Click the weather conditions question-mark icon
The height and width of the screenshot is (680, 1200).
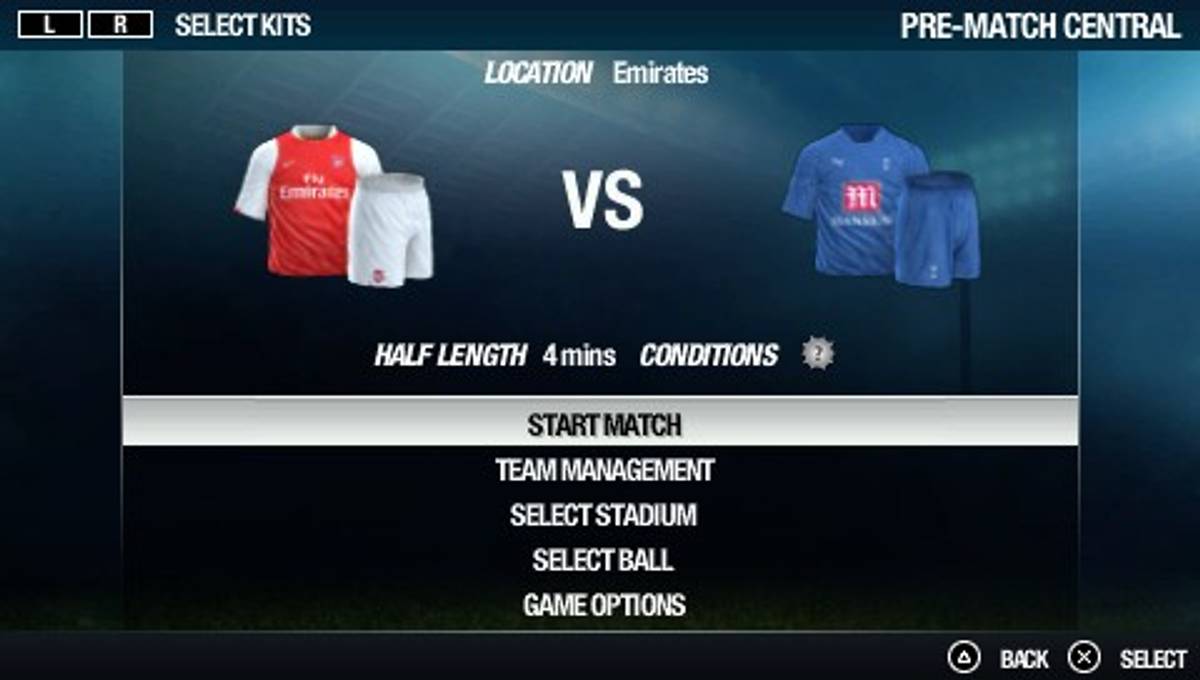click(x=818, y=353)
